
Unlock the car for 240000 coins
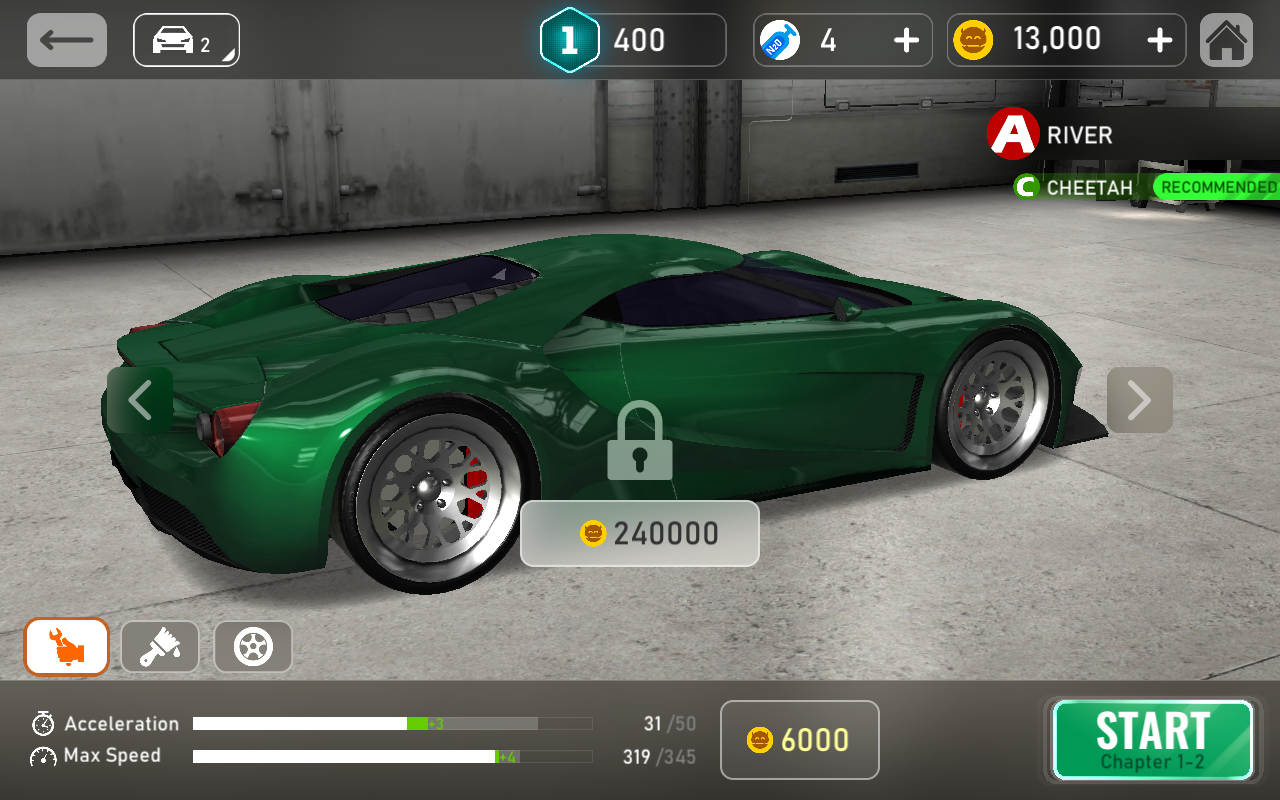(640, 533)
